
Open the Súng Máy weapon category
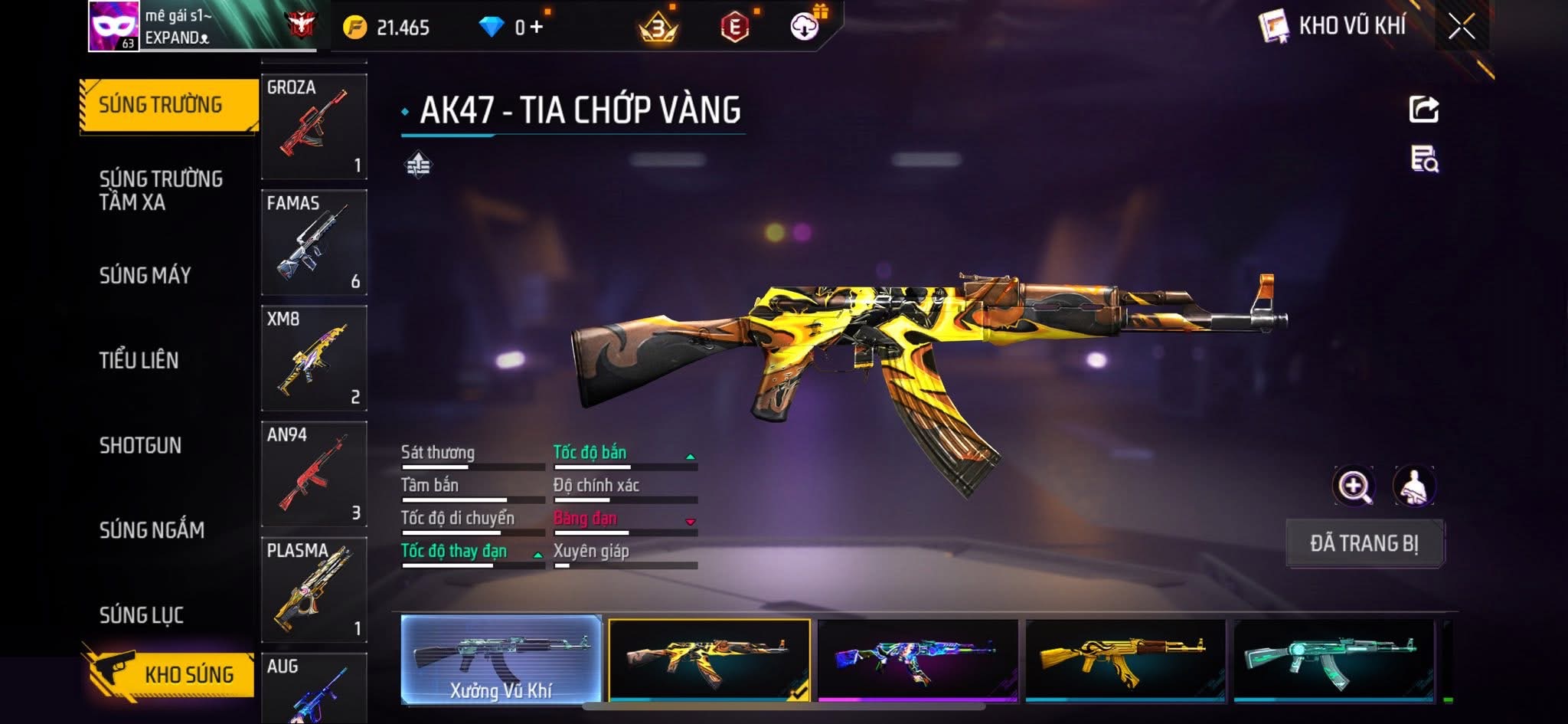pyautogui.click(x=145, y=275)
